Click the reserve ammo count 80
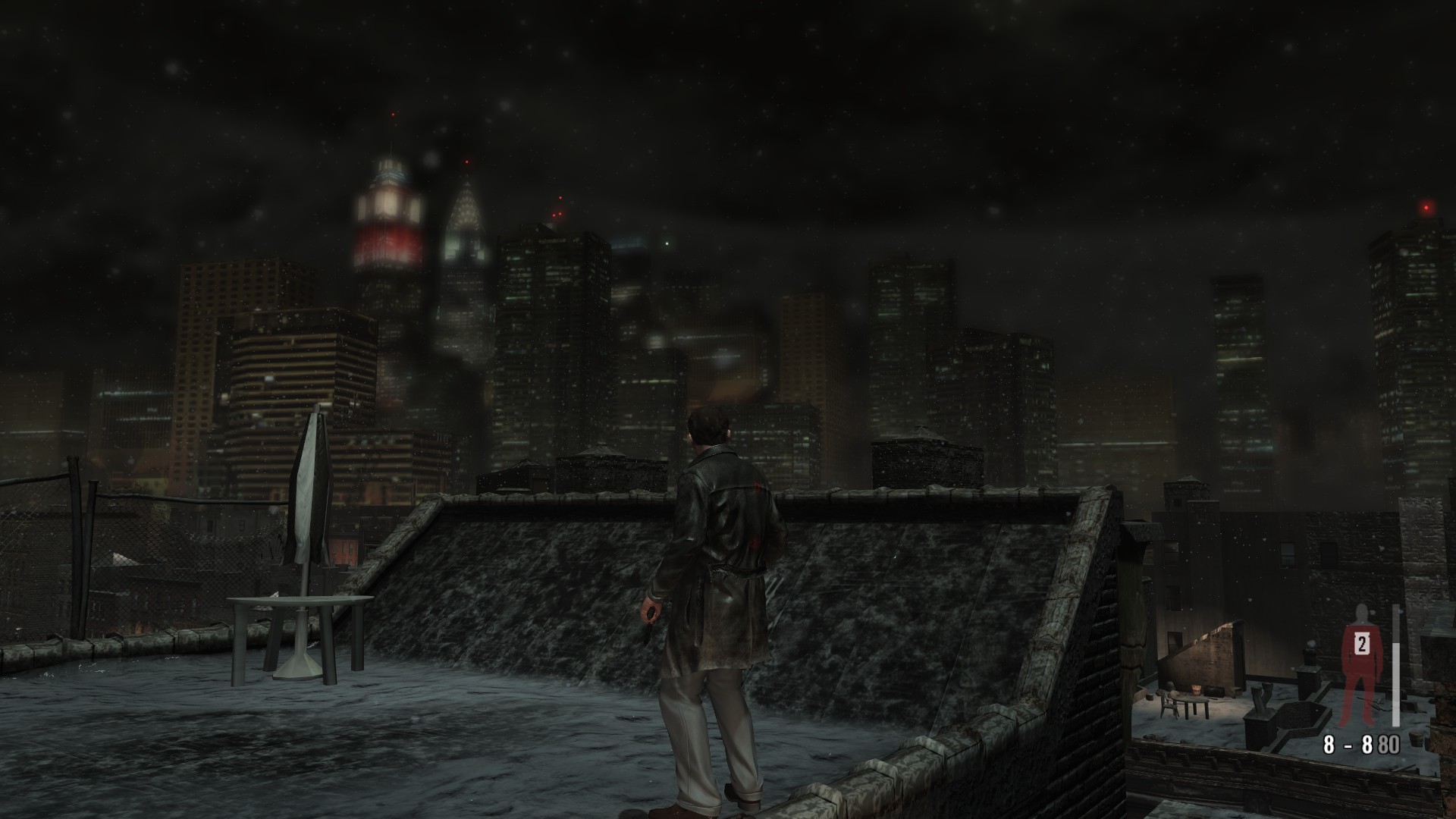 [x=1389, y=742]
